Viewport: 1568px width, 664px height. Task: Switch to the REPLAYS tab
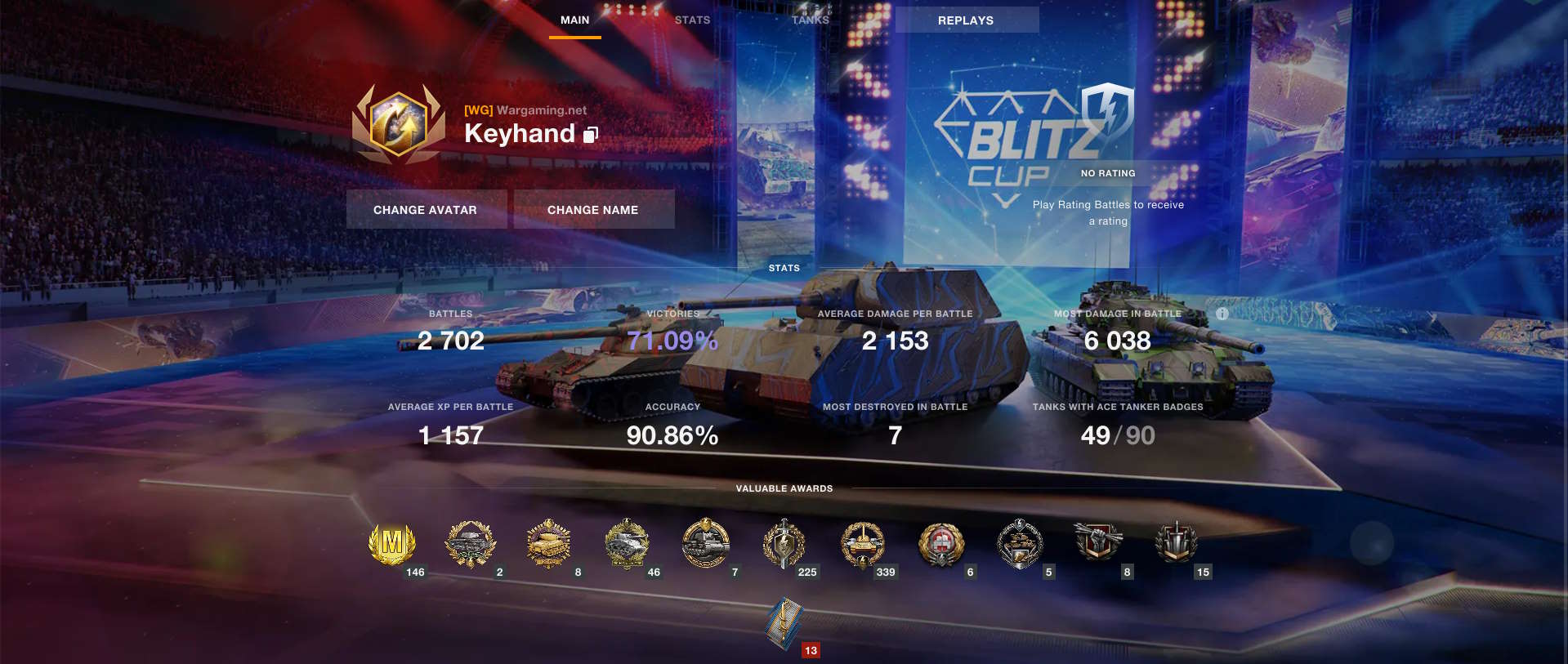[x=967, y=20]
